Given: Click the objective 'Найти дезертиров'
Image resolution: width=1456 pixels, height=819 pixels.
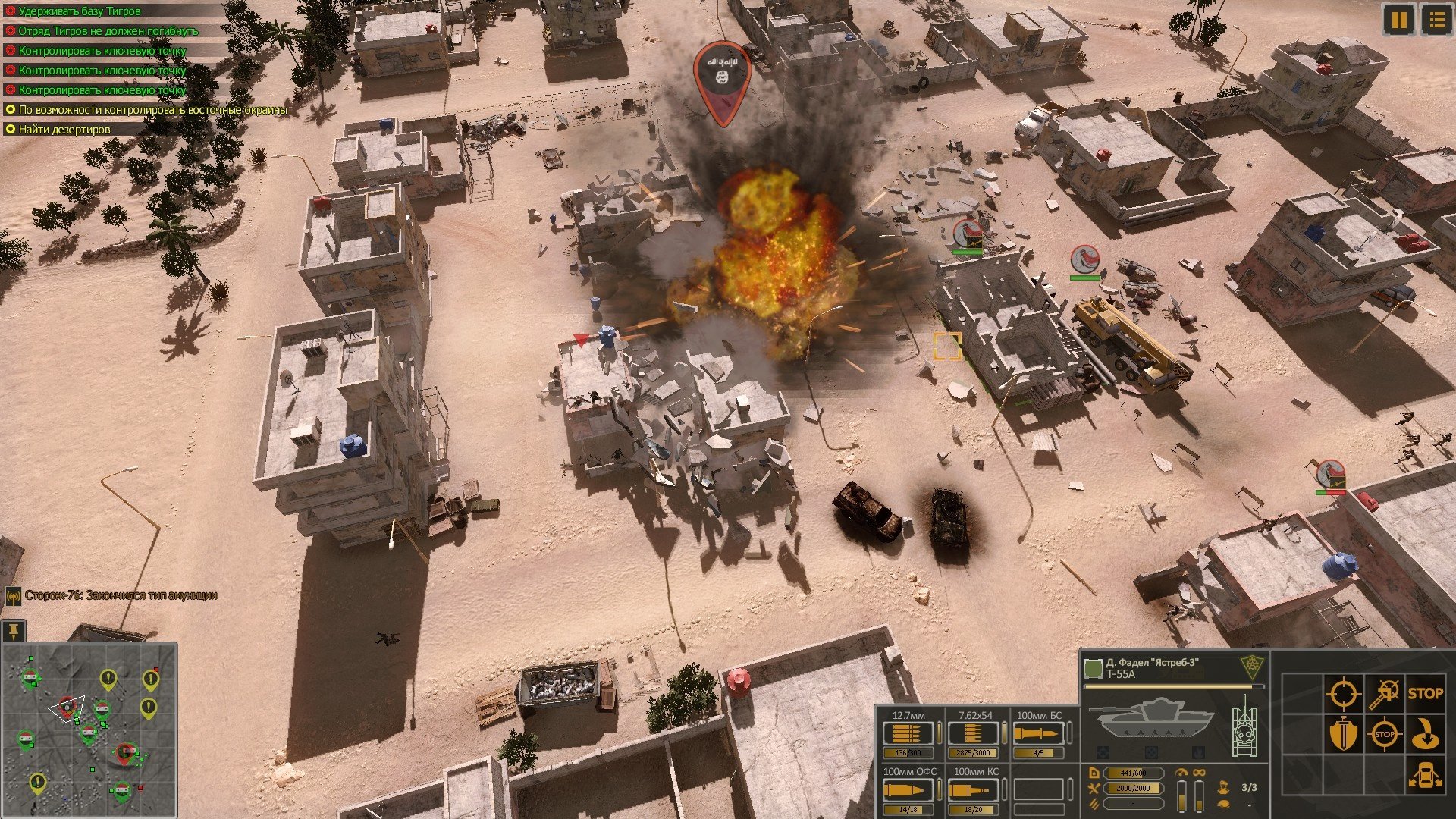Looking at the screenshot, I should pyautogui.click(x=64, y=130).
